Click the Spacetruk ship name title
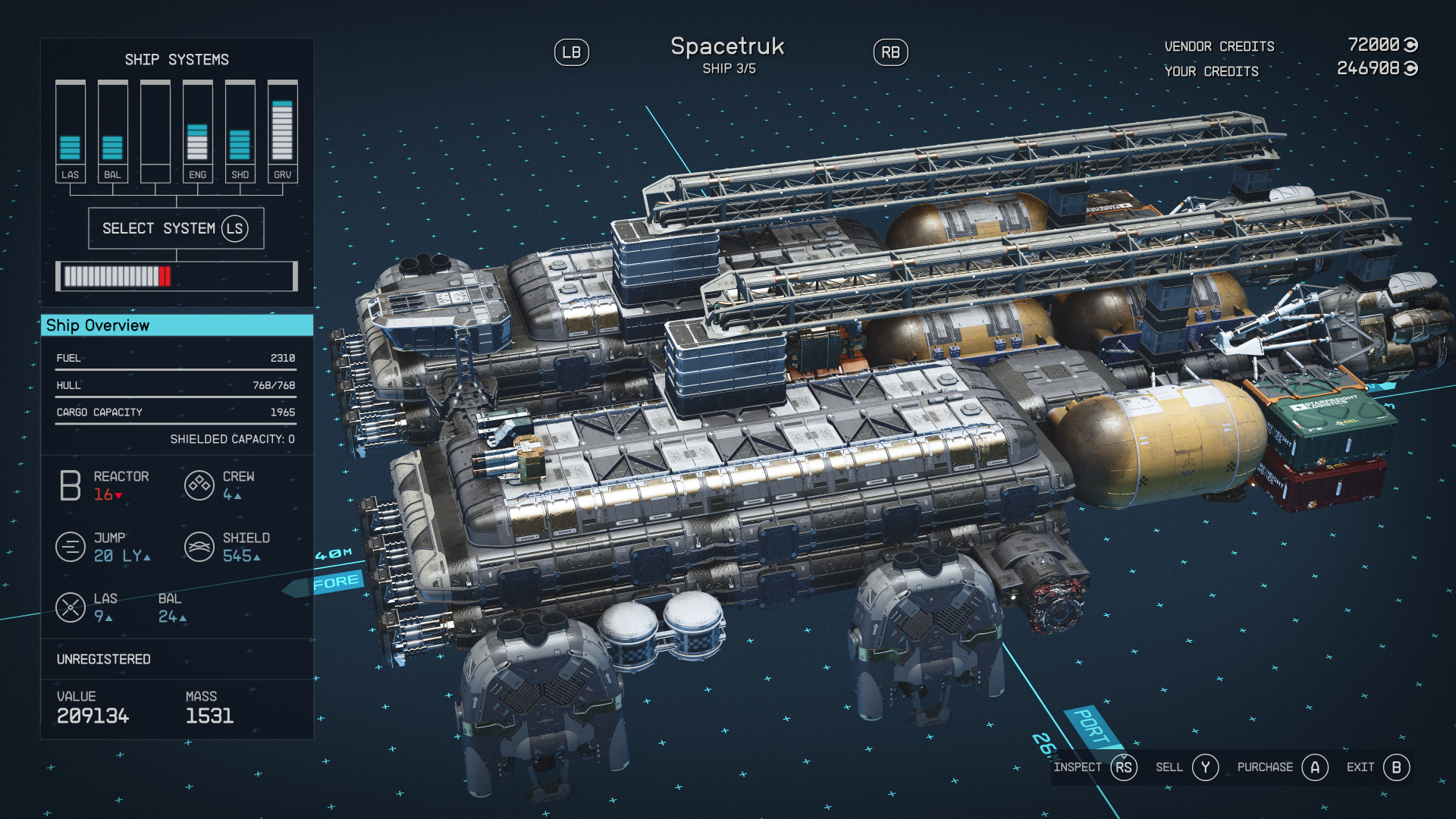The height and width of the screenshot is (819, 1456). pos(729,47)
